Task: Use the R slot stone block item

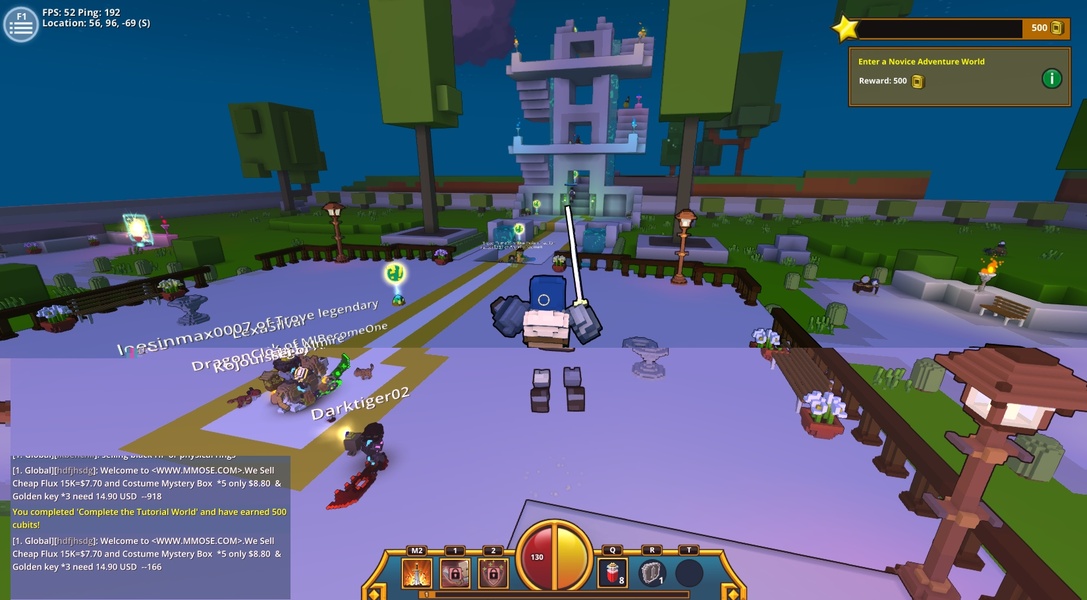Action: pos(652,573)
